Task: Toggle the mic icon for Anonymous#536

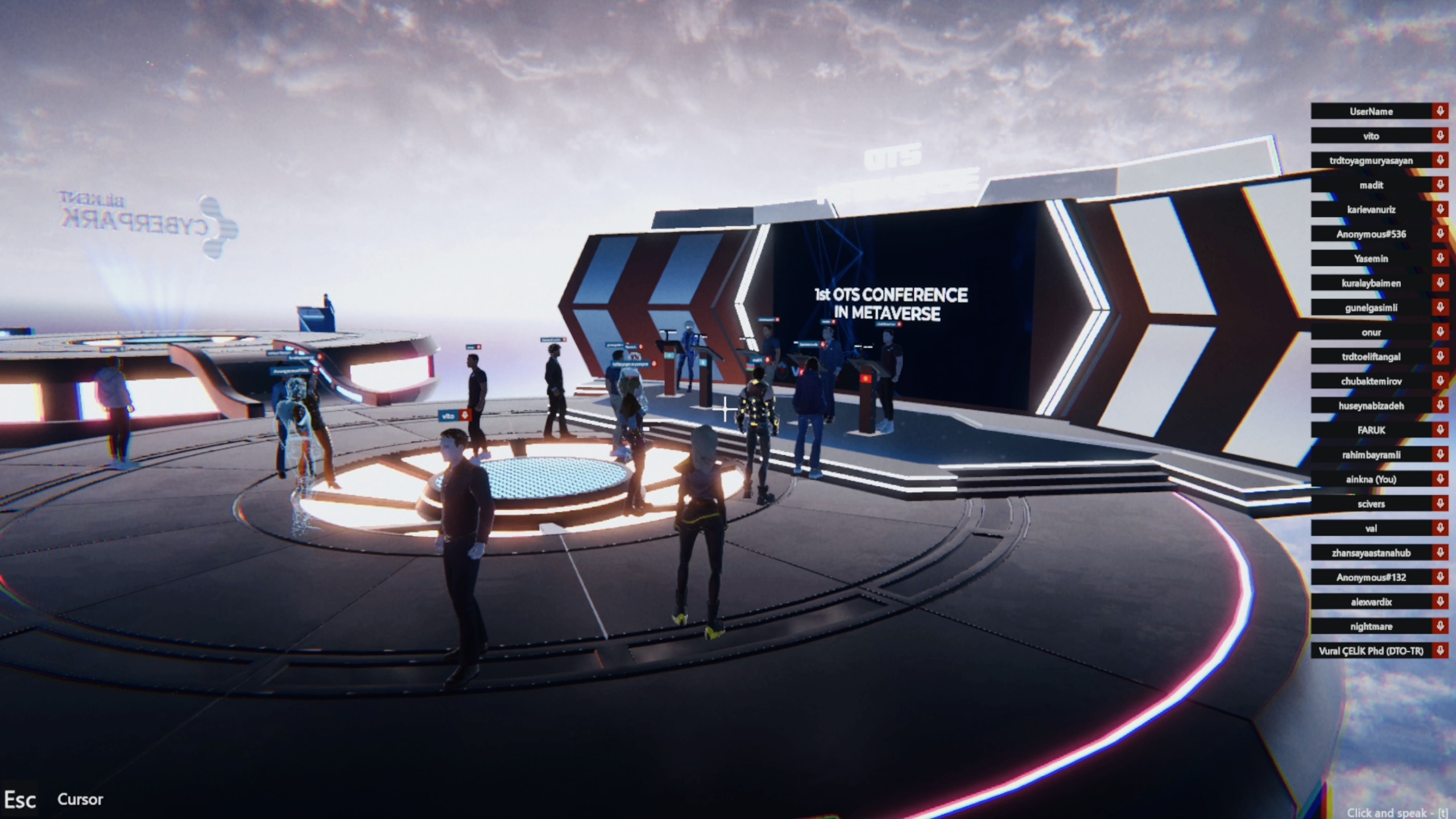Action: (1440, 234)
